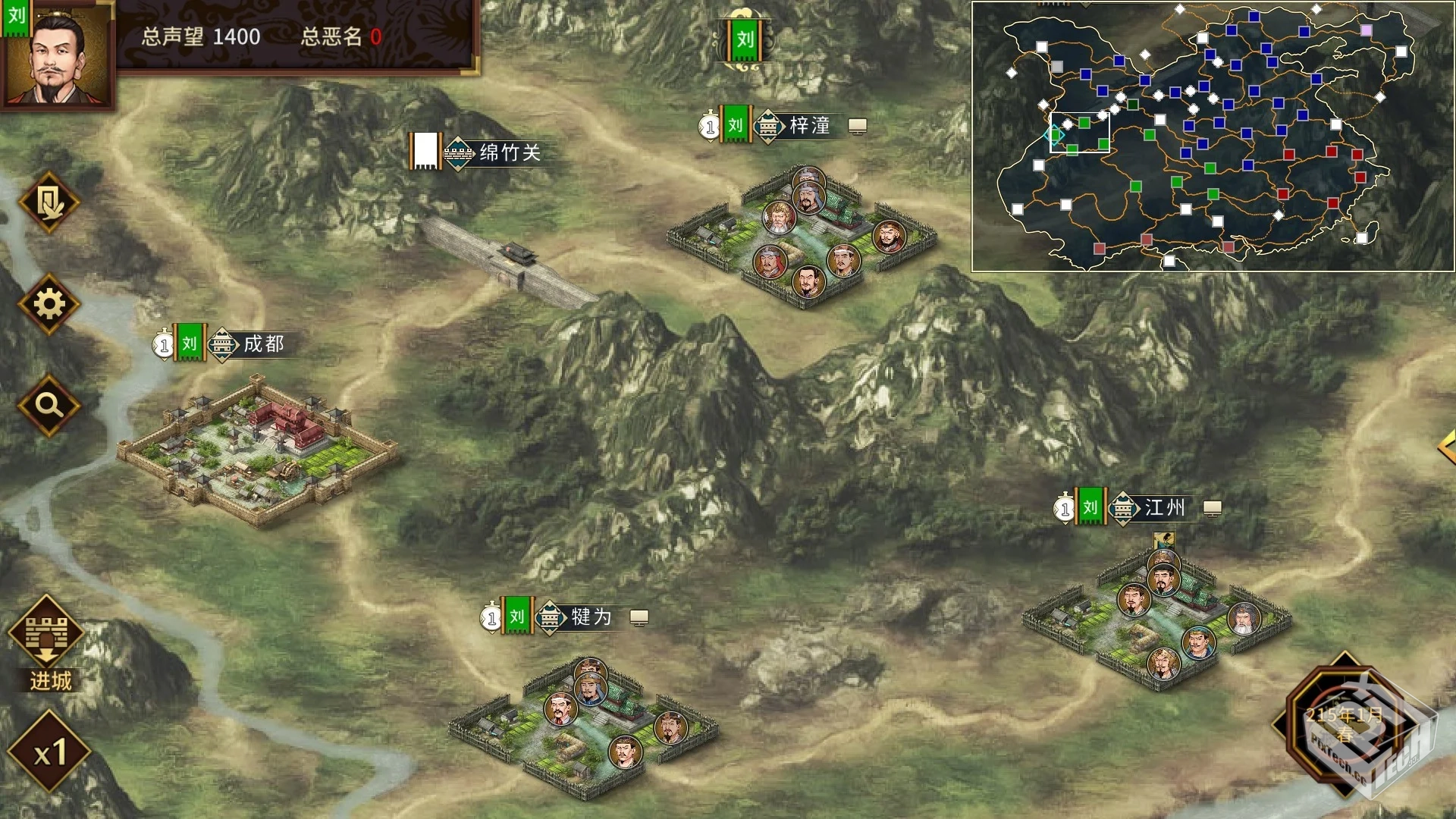Click the castle icon beside 梓潼
1456x819 pixels.
point(770,127)
